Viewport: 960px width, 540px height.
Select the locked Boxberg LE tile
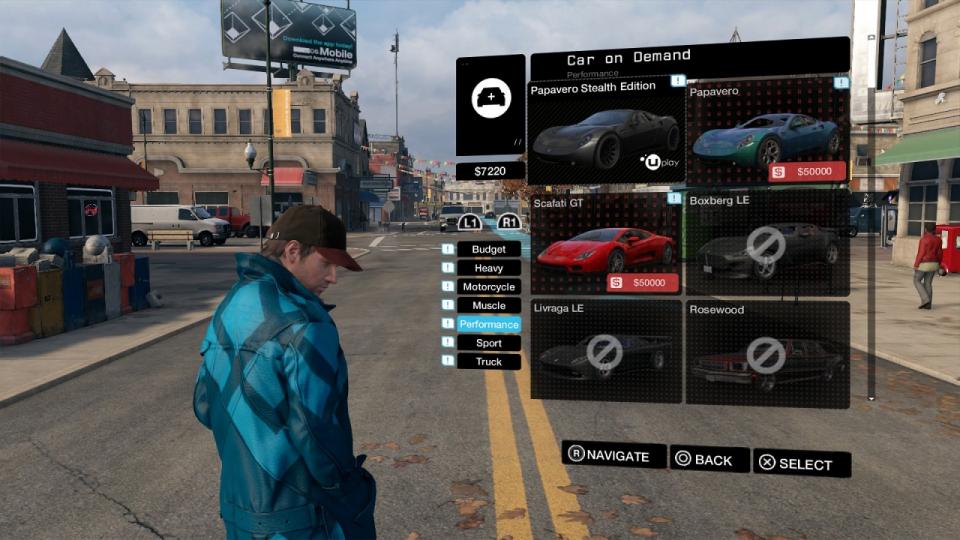click(767, 243)
